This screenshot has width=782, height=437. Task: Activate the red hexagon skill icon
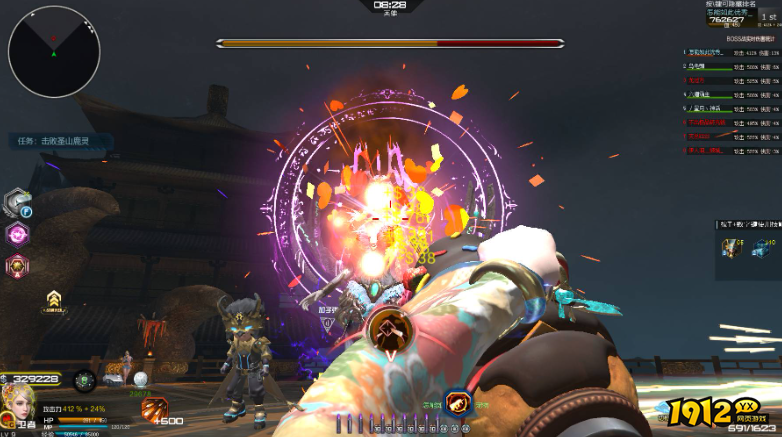[x=17, y=266]
